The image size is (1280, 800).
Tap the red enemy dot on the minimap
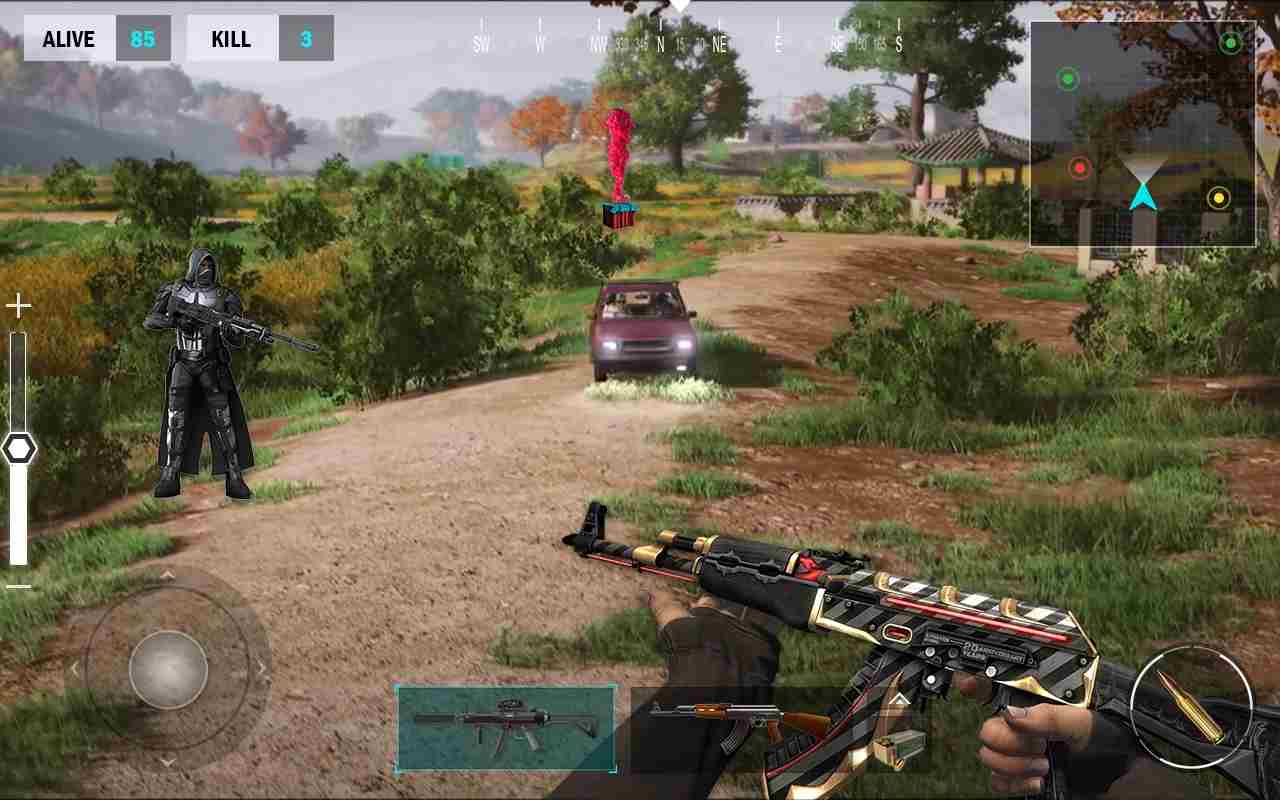(x=1080, y=168)
